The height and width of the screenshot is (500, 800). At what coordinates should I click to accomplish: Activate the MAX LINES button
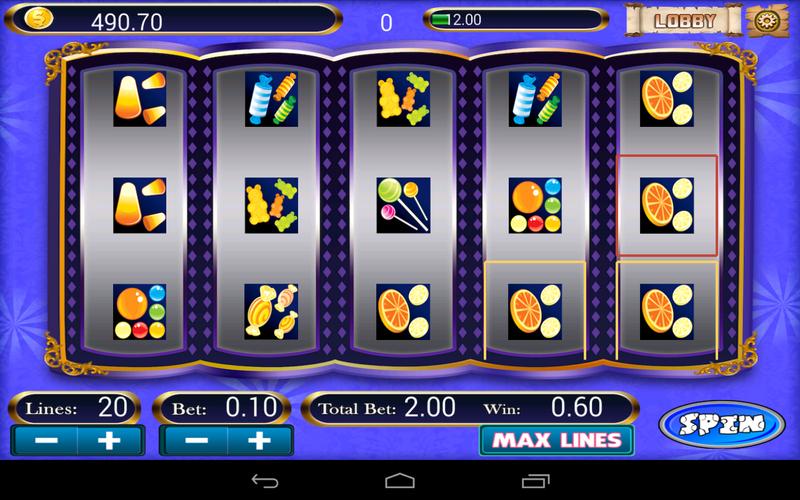coord(557,439)
